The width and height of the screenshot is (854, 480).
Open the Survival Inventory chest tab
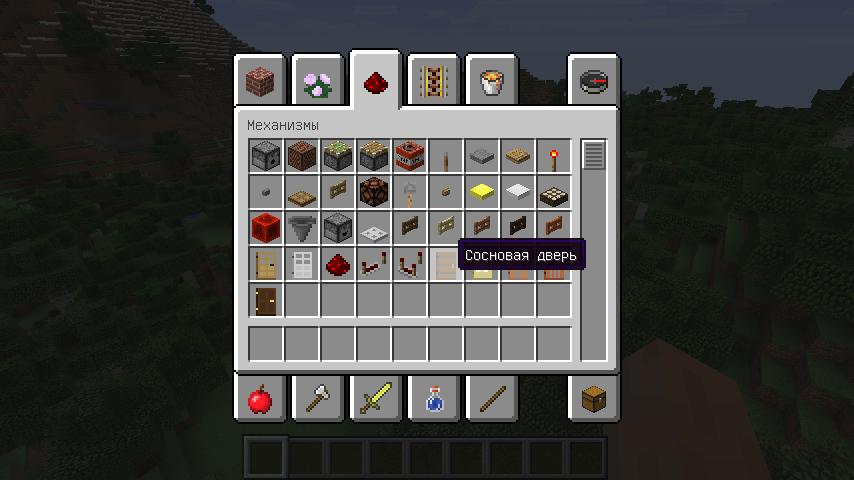click(593, 399)
